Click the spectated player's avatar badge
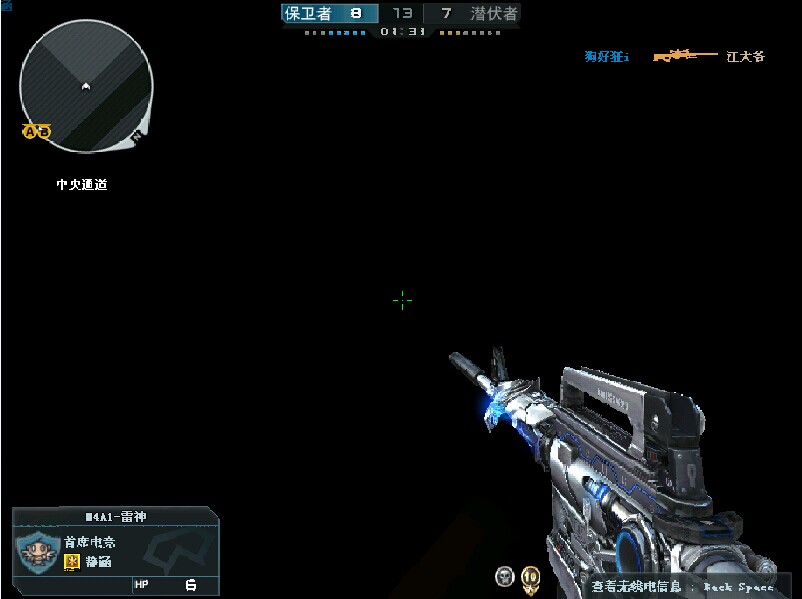The width and height of the screenshot is (802, 599). pyautogui.click(x=36, y=550)
